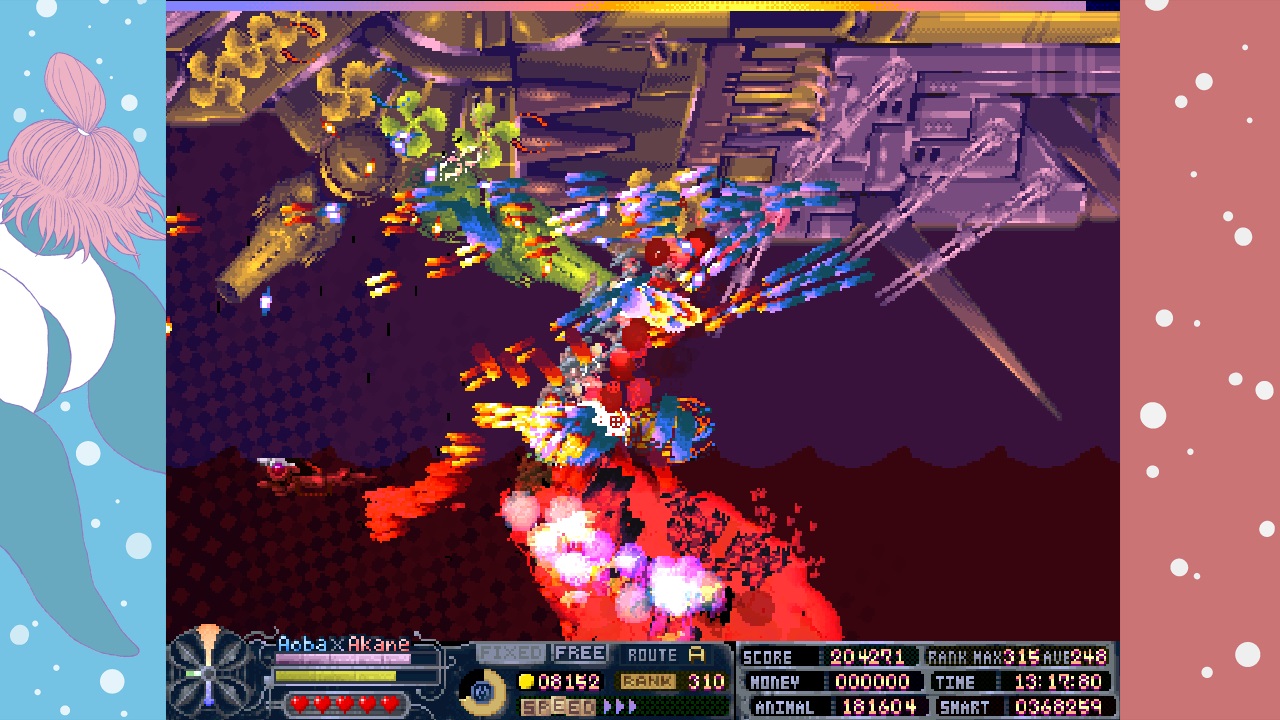Click the SCORE label panel icon
1280x720 pixels.
[x=768, y=657]
